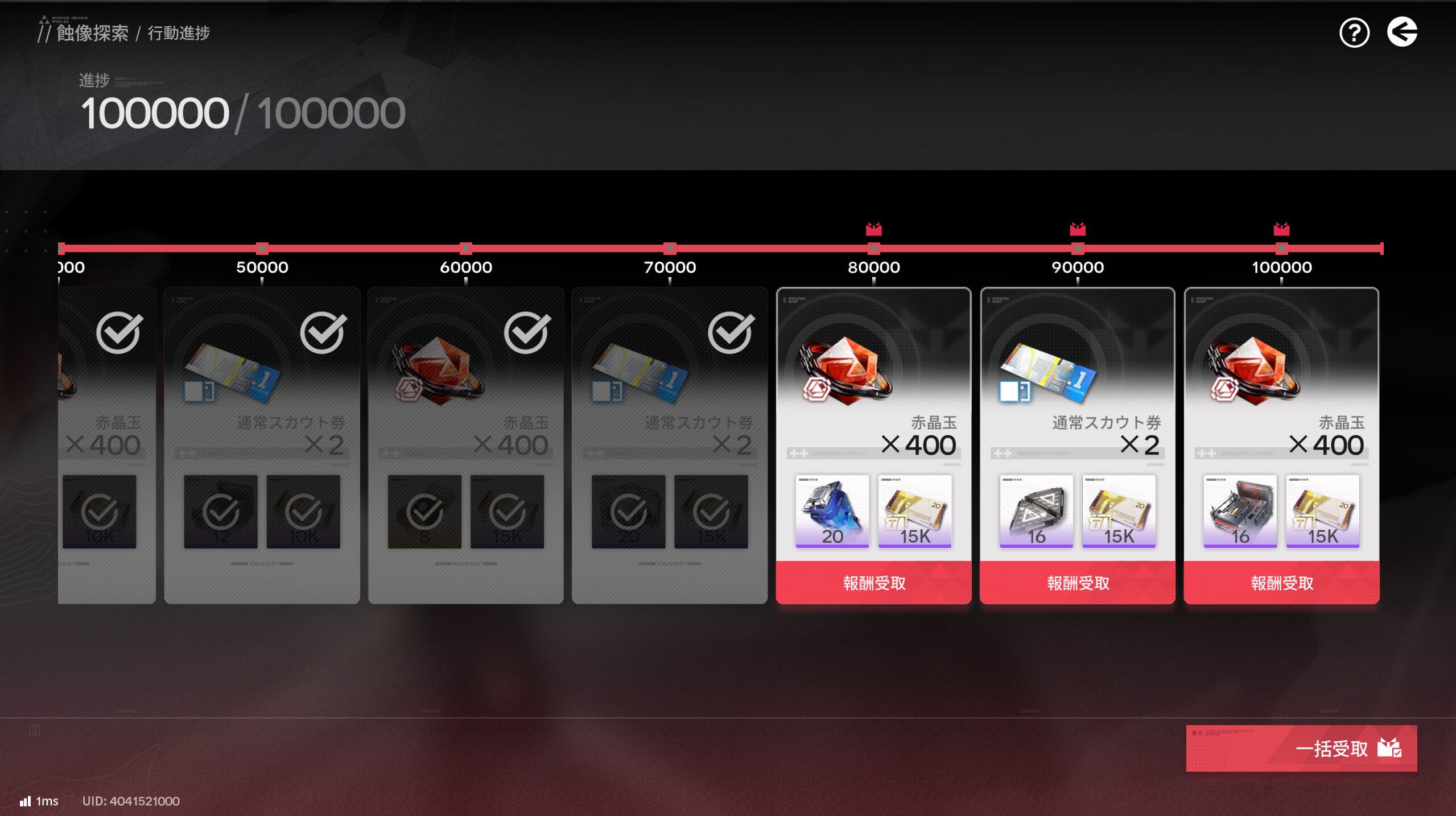Inspect the 15K voucher in 80000 card
Screen dimensions: 1456x816
pyautogui.click(x=914, y=511)
